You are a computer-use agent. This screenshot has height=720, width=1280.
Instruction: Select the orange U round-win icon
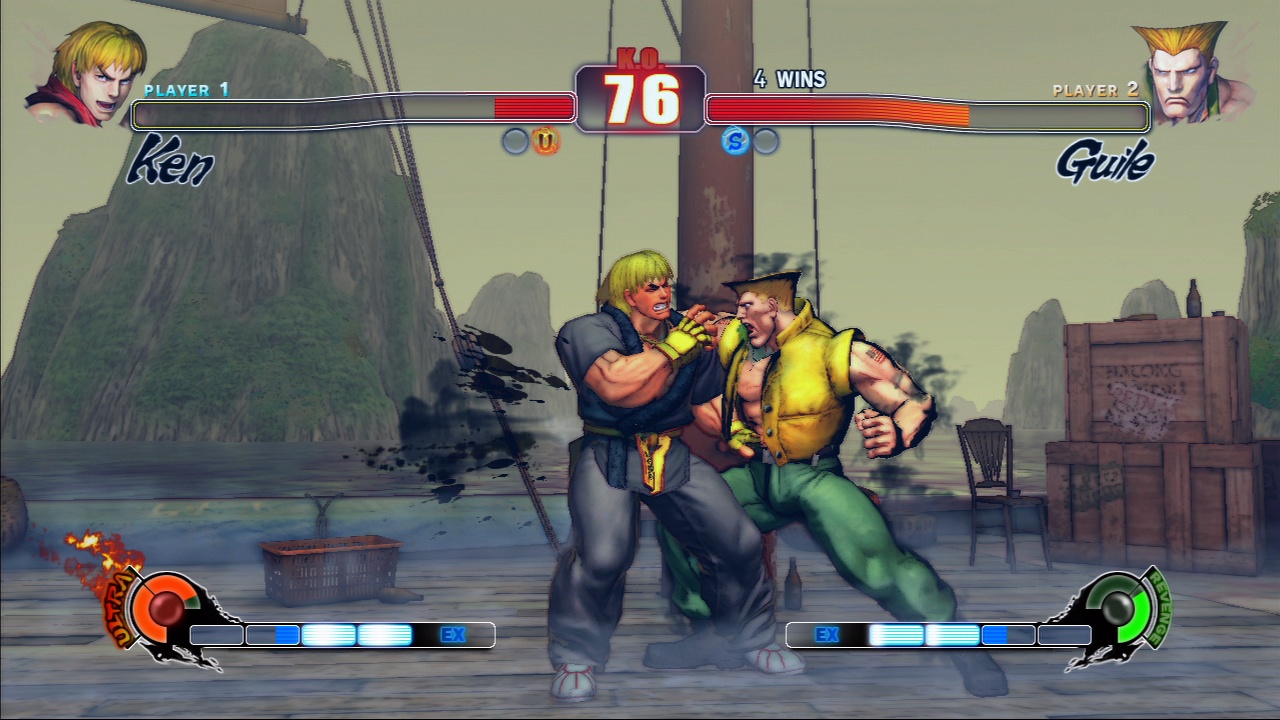tap(545, 141)
